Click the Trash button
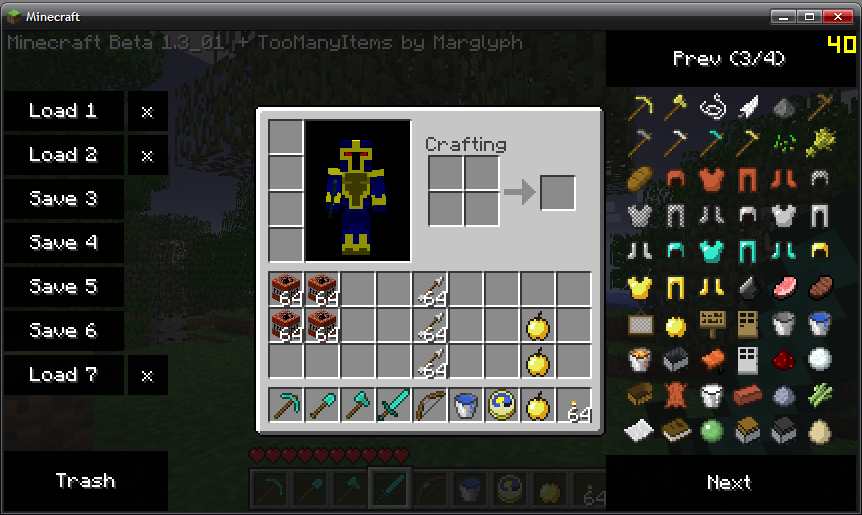Image resolution: width=862 pixels, height=515 pixels. pos(85,481)
